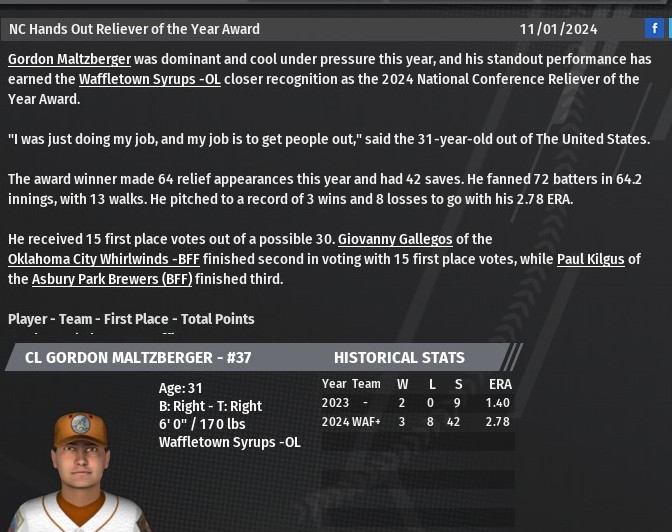The image size is (672, 532).
Task: Open Gordon Maltzberger's player link
Action: coord(69,60)
